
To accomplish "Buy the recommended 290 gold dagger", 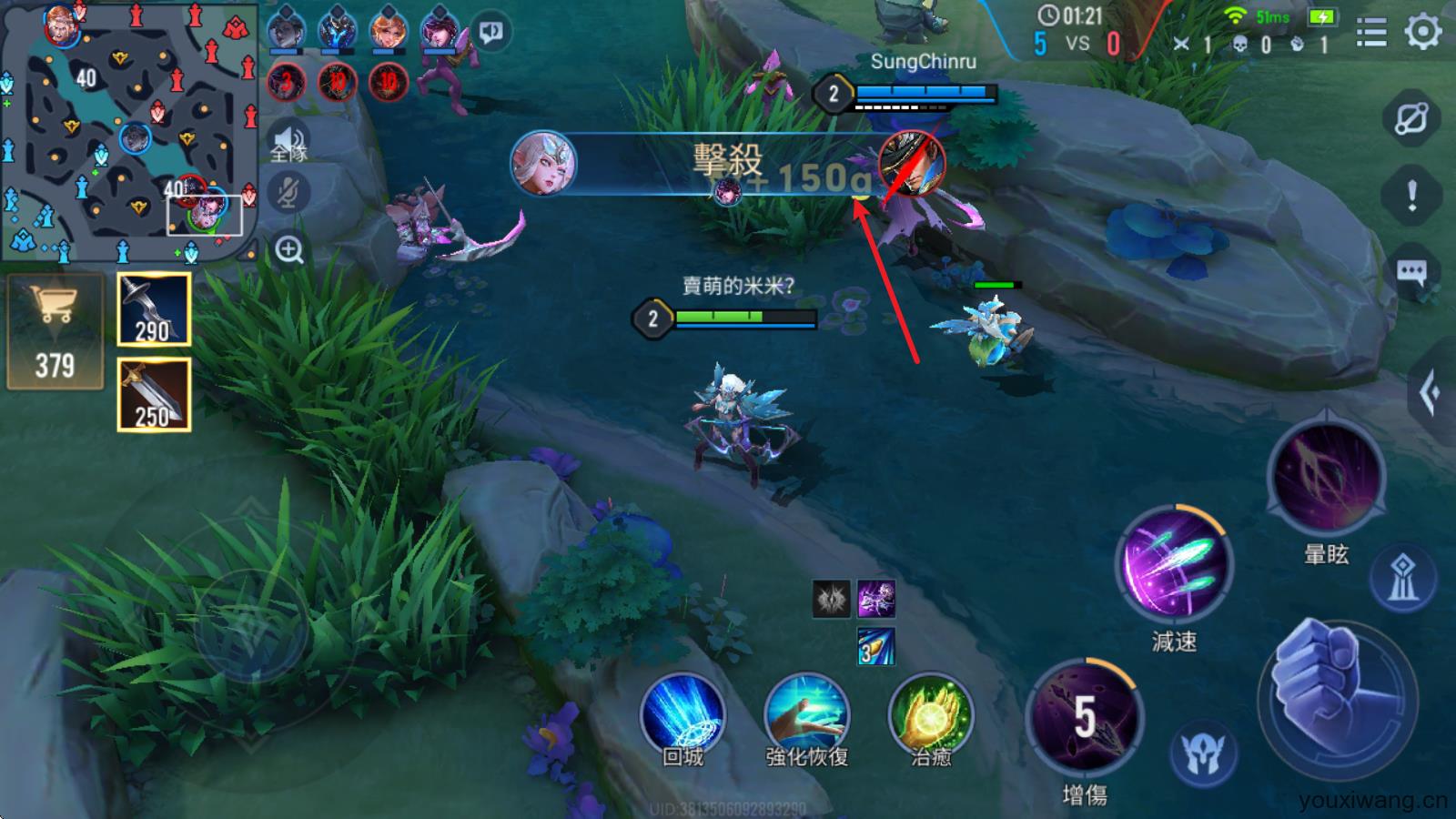I will pyautogui.click(x=154, y=309).
